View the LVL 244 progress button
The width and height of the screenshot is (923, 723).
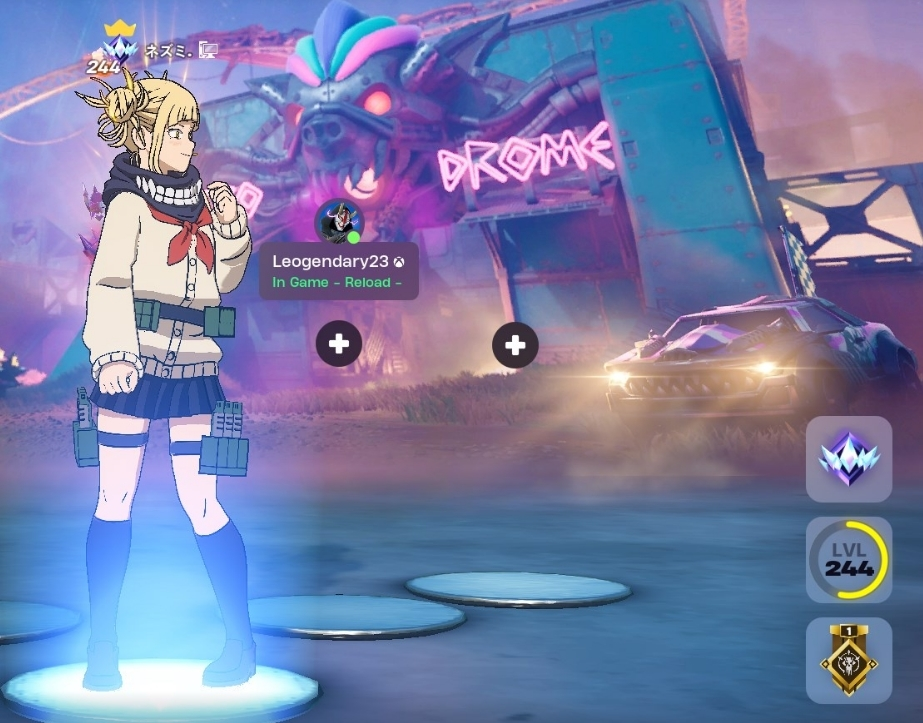(x=848, y=559)
